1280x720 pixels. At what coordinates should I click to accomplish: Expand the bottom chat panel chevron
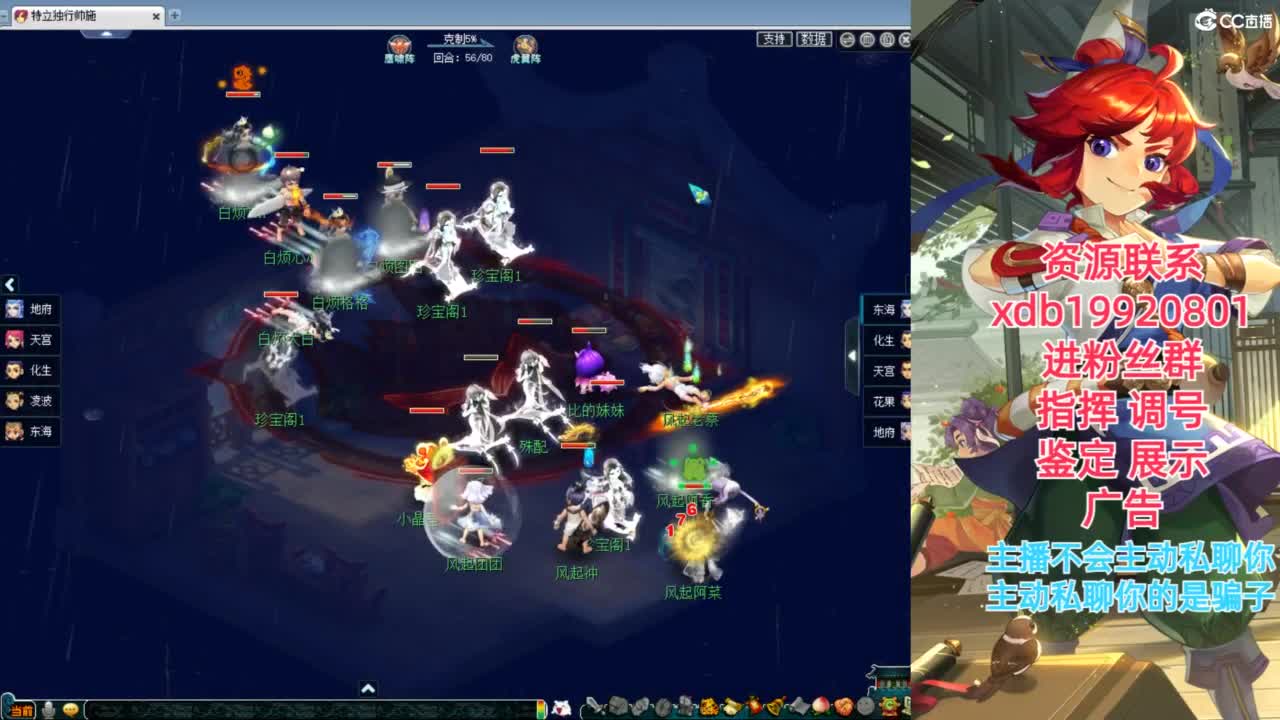(x=370, y=691)
